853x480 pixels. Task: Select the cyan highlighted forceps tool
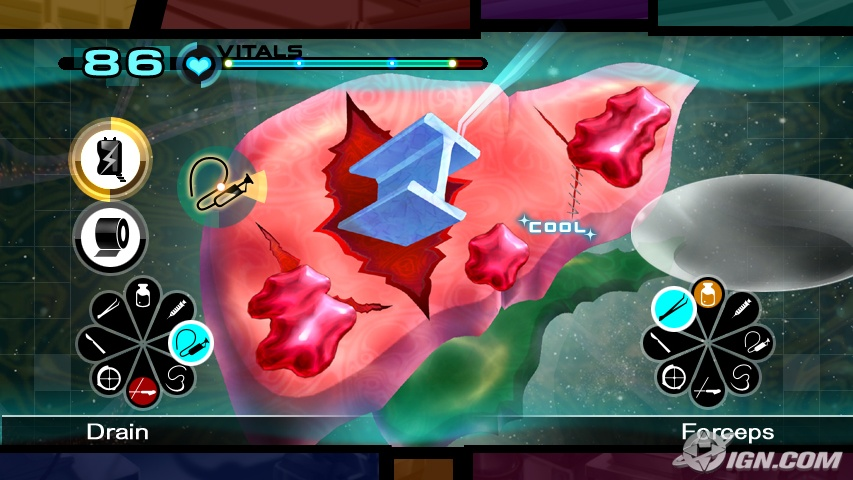(x=674, y=309)
